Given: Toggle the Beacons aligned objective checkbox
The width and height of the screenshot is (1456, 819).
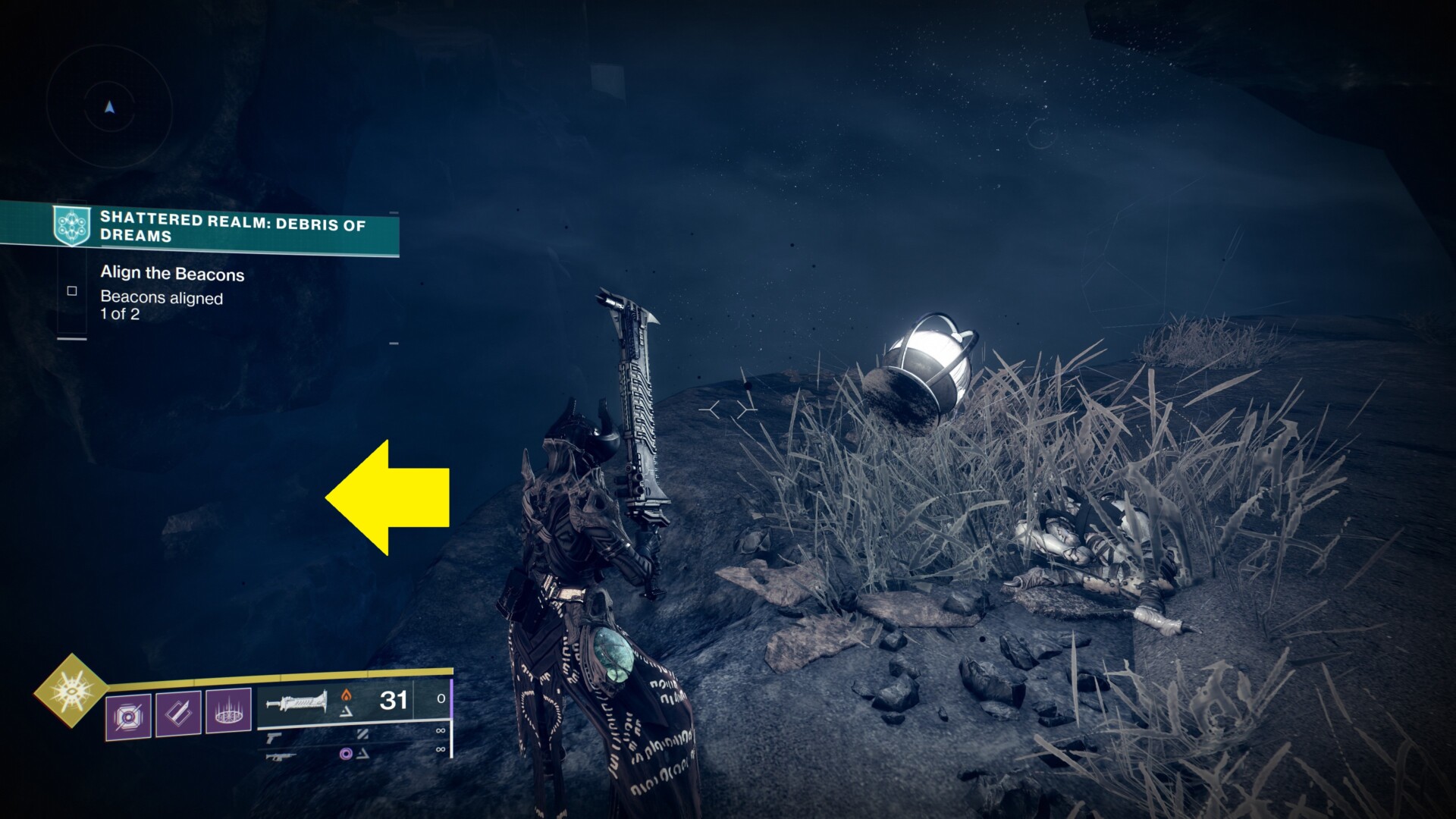Looking at the screenshot, I should point(71,290).
